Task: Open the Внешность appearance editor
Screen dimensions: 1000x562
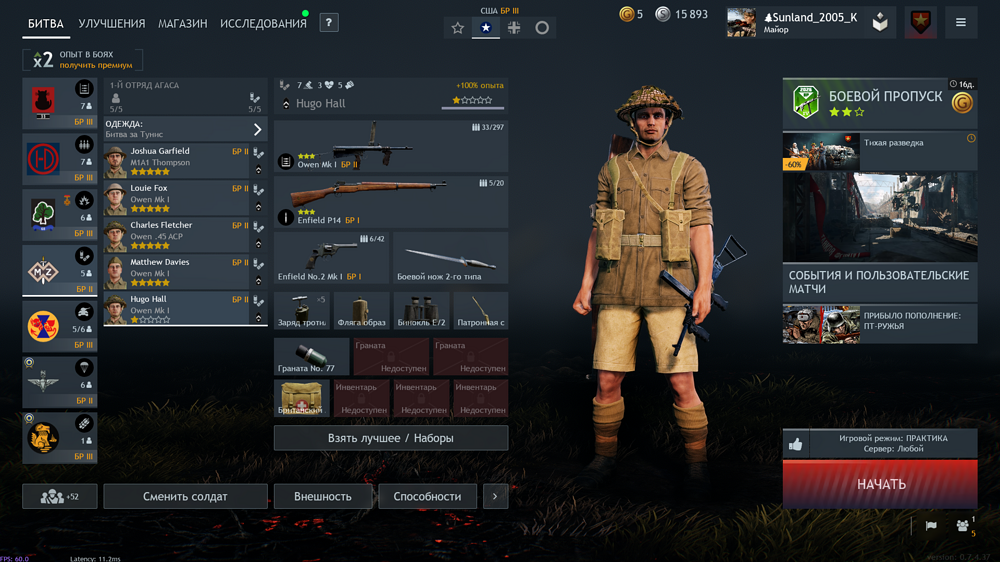Action: pos(322,496)
